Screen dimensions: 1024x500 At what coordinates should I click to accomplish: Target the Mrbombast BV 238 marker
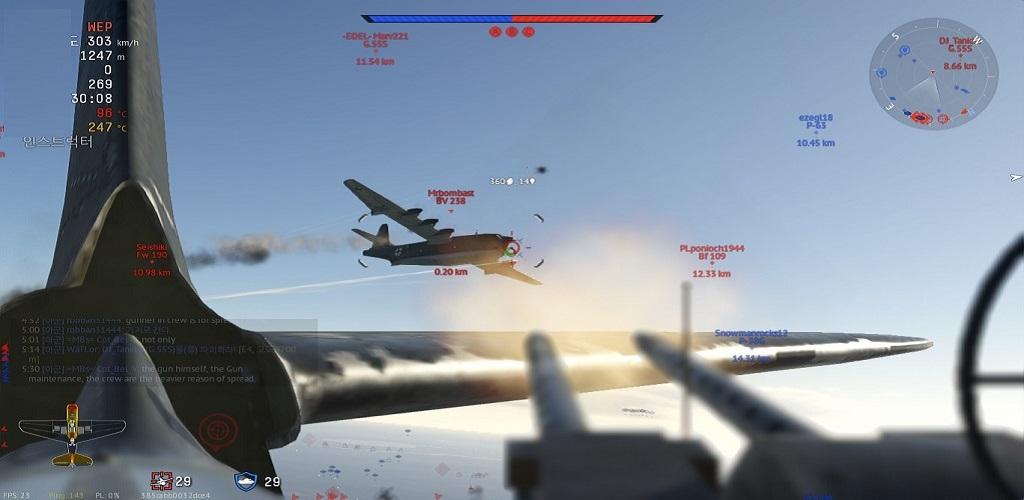point(450,197)
